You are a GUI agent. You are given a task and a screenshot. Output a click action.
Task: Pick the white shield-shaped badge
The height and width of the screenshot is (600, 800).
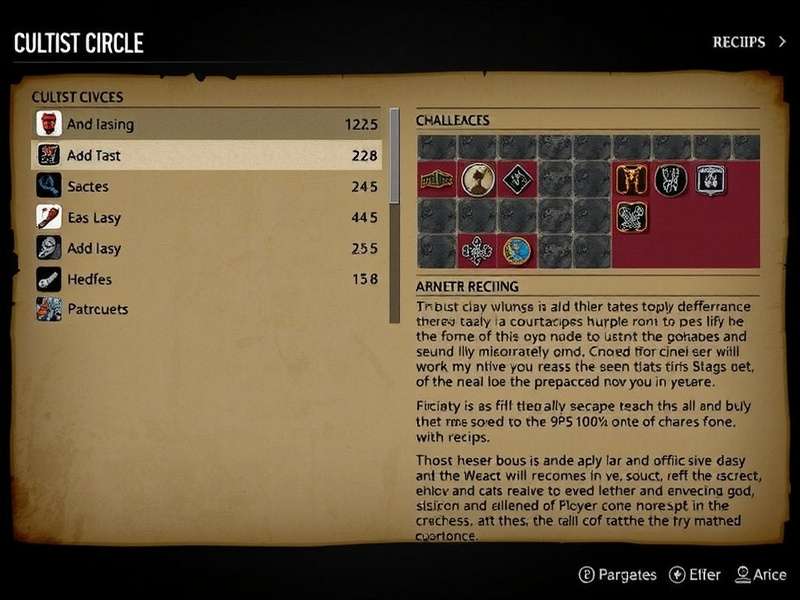click(x=710, y=180)
